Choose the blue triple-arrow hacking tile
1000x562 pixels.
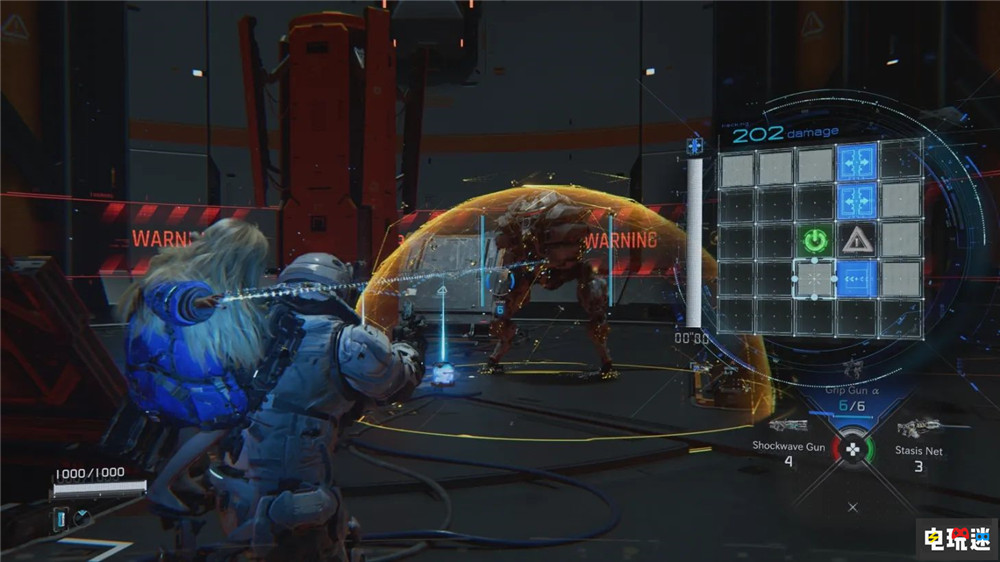pyautogui.click(x=856, y=279)
